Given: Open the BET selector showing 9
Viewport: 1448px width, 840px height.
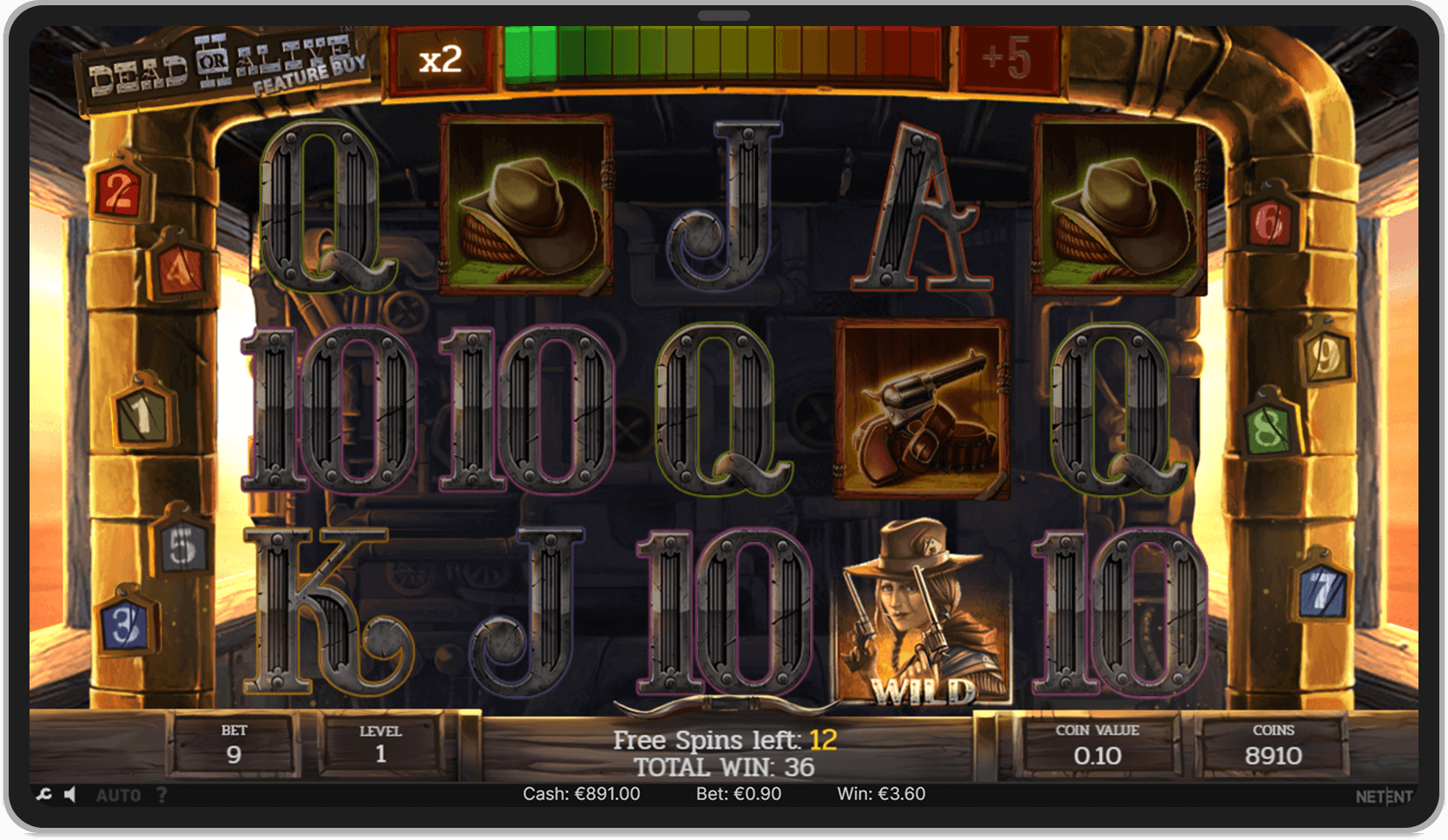Looking at the screenshot, I should (x=233, y=744).
